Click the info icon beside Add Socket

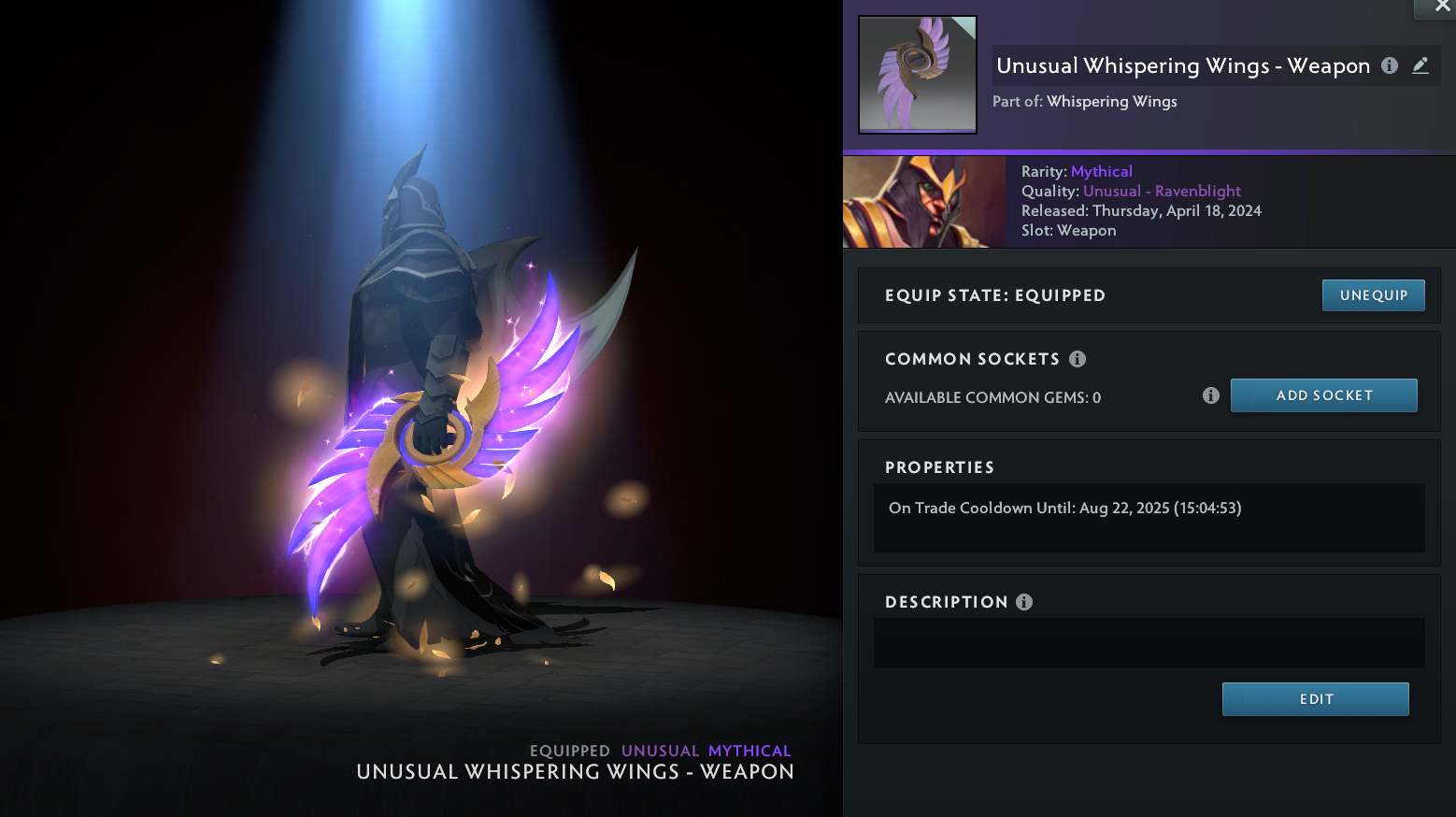(x=1211, y=395)
